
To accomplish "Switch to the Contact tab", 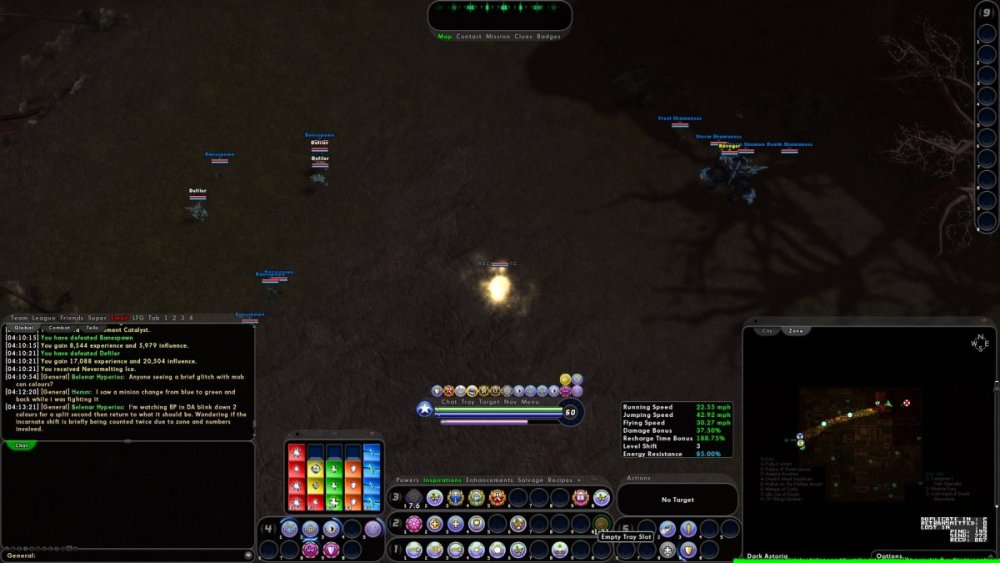I will coord(469,37).
